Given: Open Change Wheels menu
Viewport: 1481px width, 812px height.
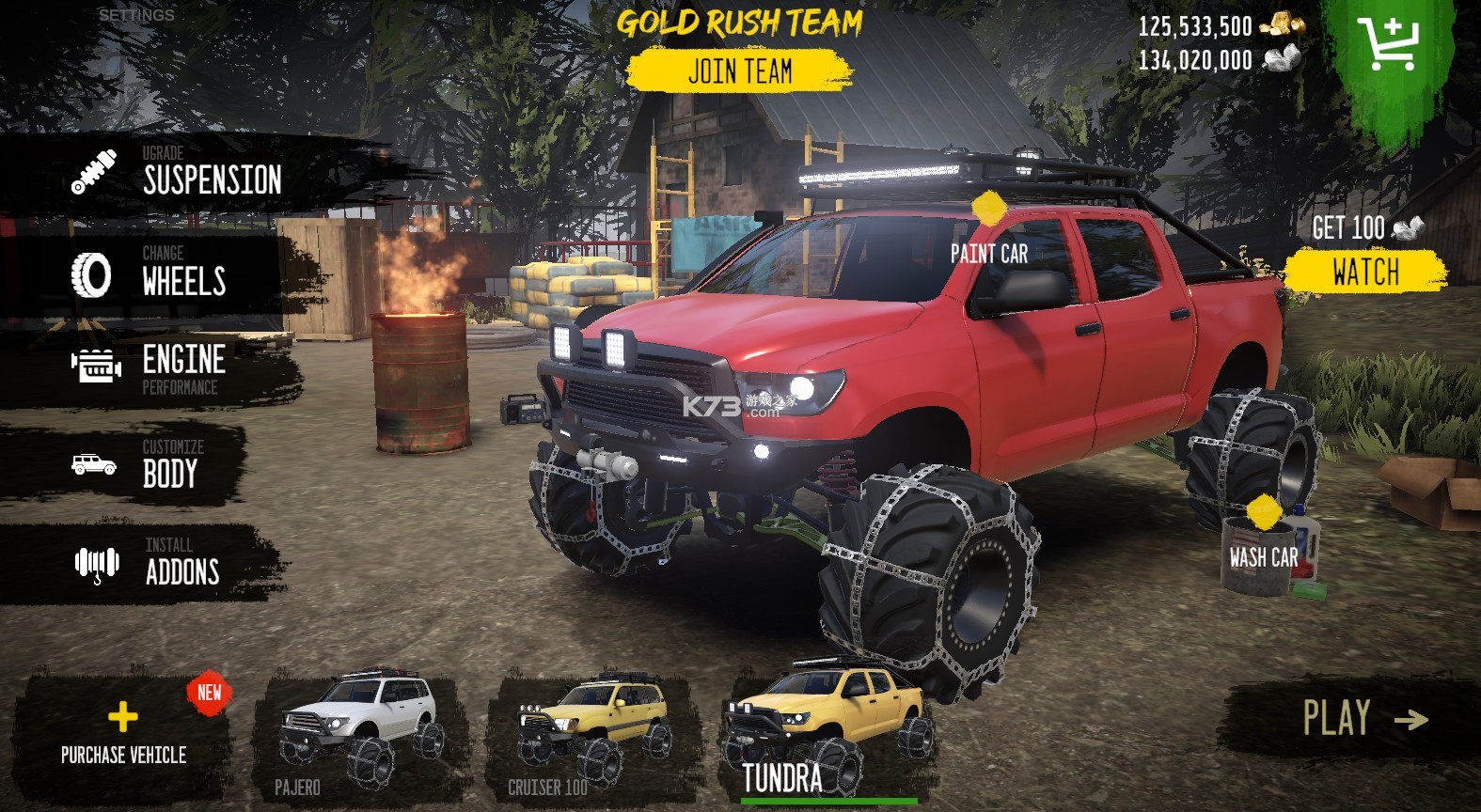Looking at the screenshot, I should pos(150,273).
